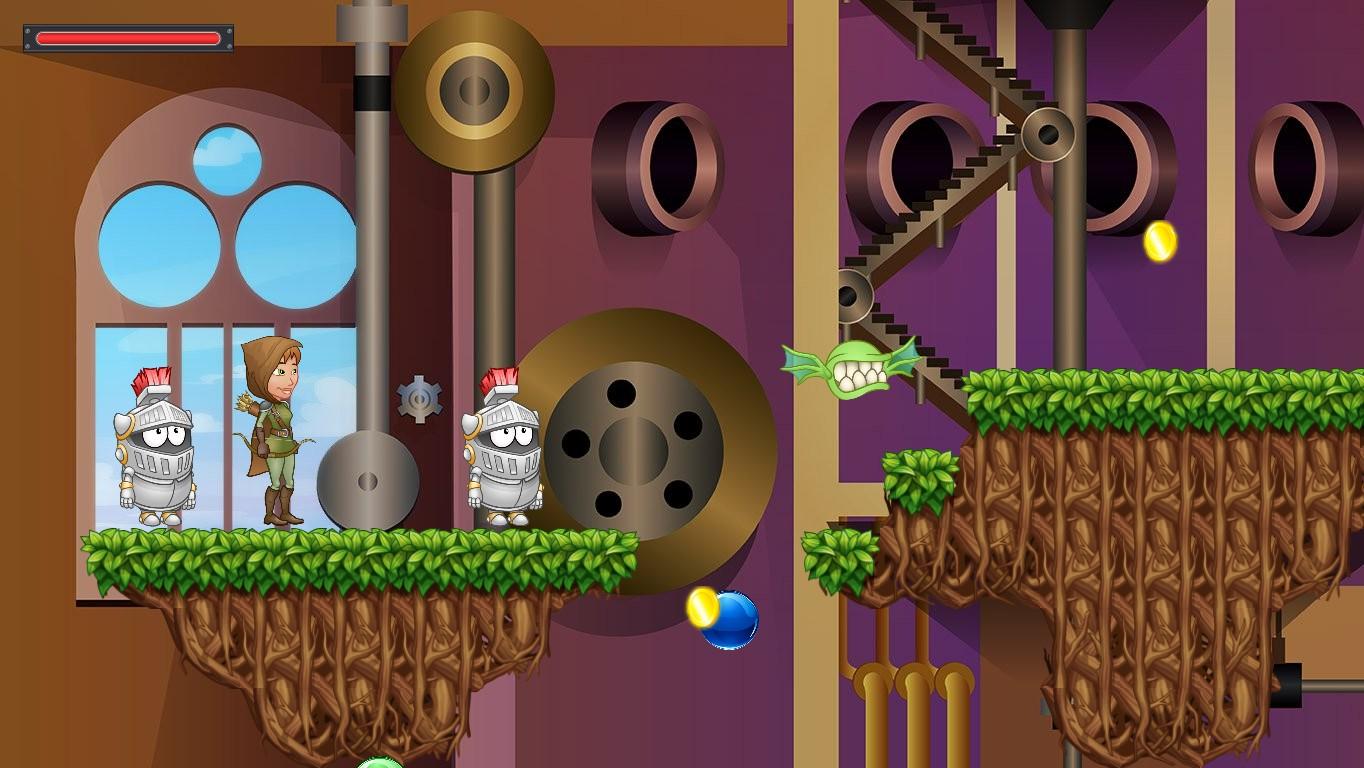Click the blue collectible orb
Viewport: 1364px width, 768px height.
click(729, 622)
